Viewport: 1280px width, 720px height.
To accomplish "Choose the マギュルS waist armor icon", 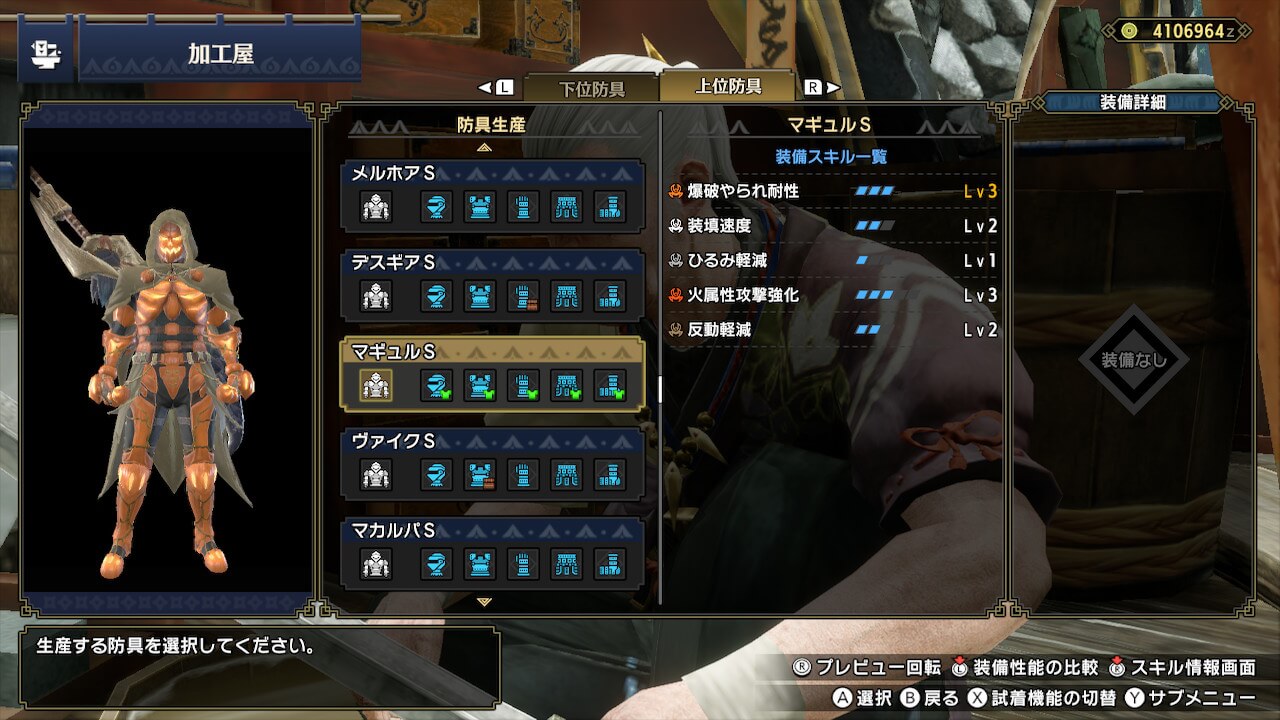I will coord(567,385).
